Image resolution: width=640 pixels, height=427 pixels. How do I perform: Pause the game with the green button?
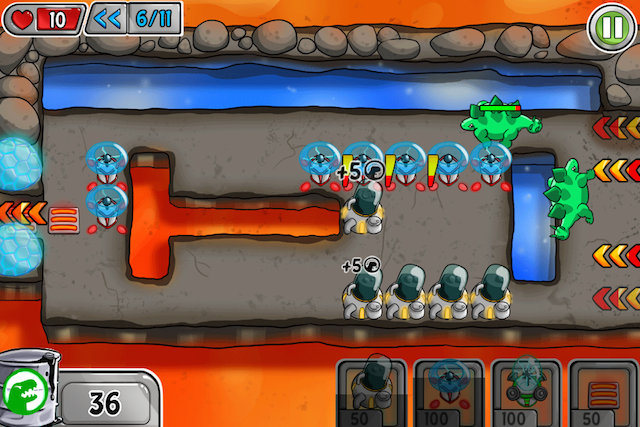(x=609, y=23)
